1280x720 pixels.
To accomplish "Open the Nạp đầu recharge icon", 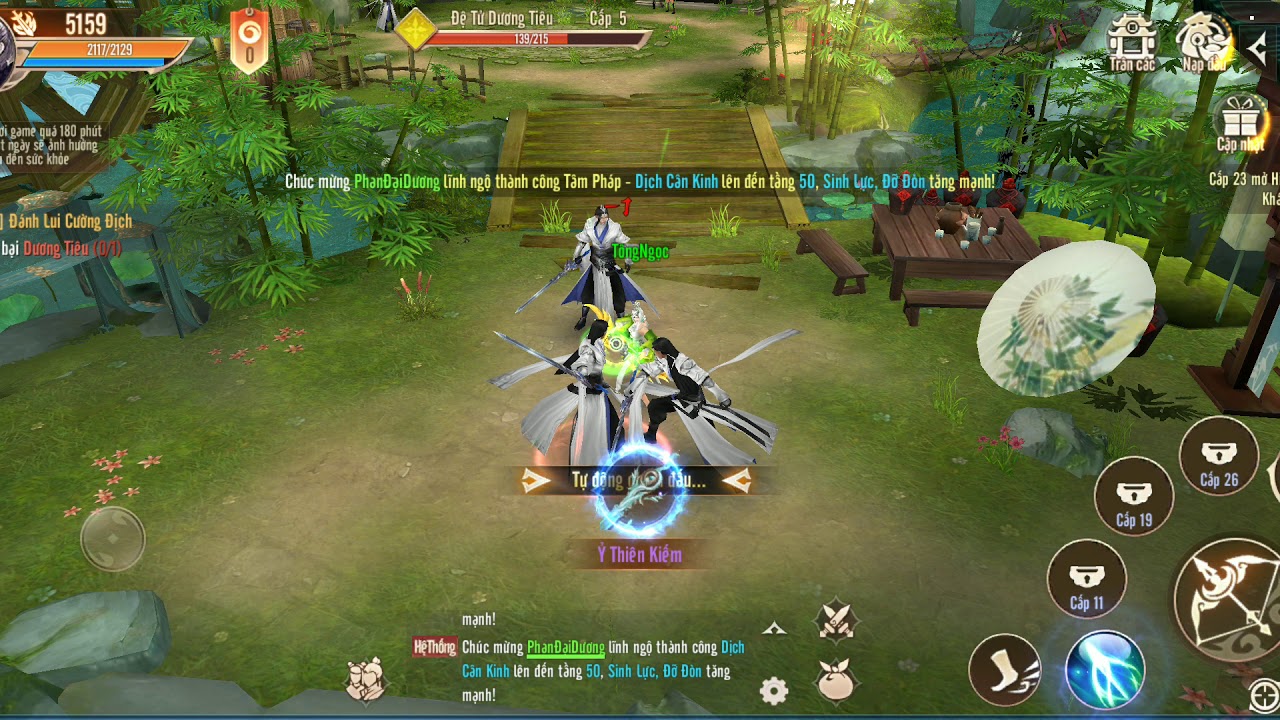I will click(1203, 41).
